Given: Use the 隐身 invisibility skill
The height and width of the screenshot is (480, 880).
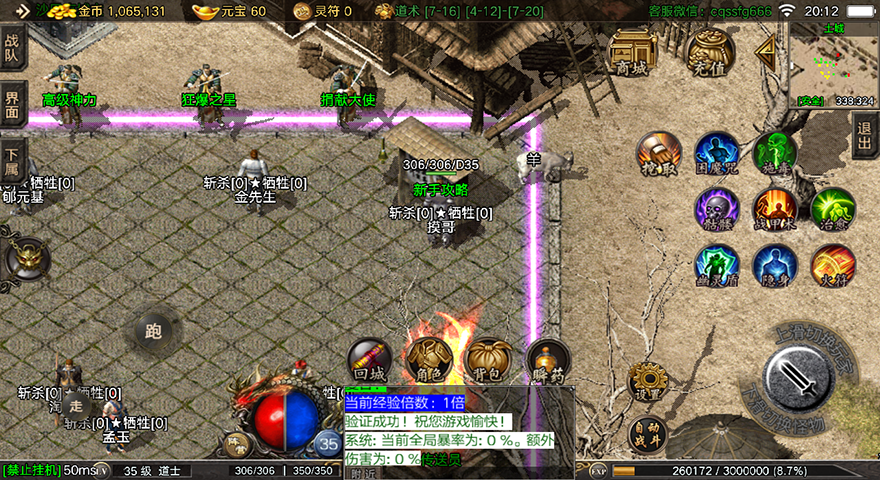Looking at the screenshot, I should pyautogui.click(x=774, y=265).
